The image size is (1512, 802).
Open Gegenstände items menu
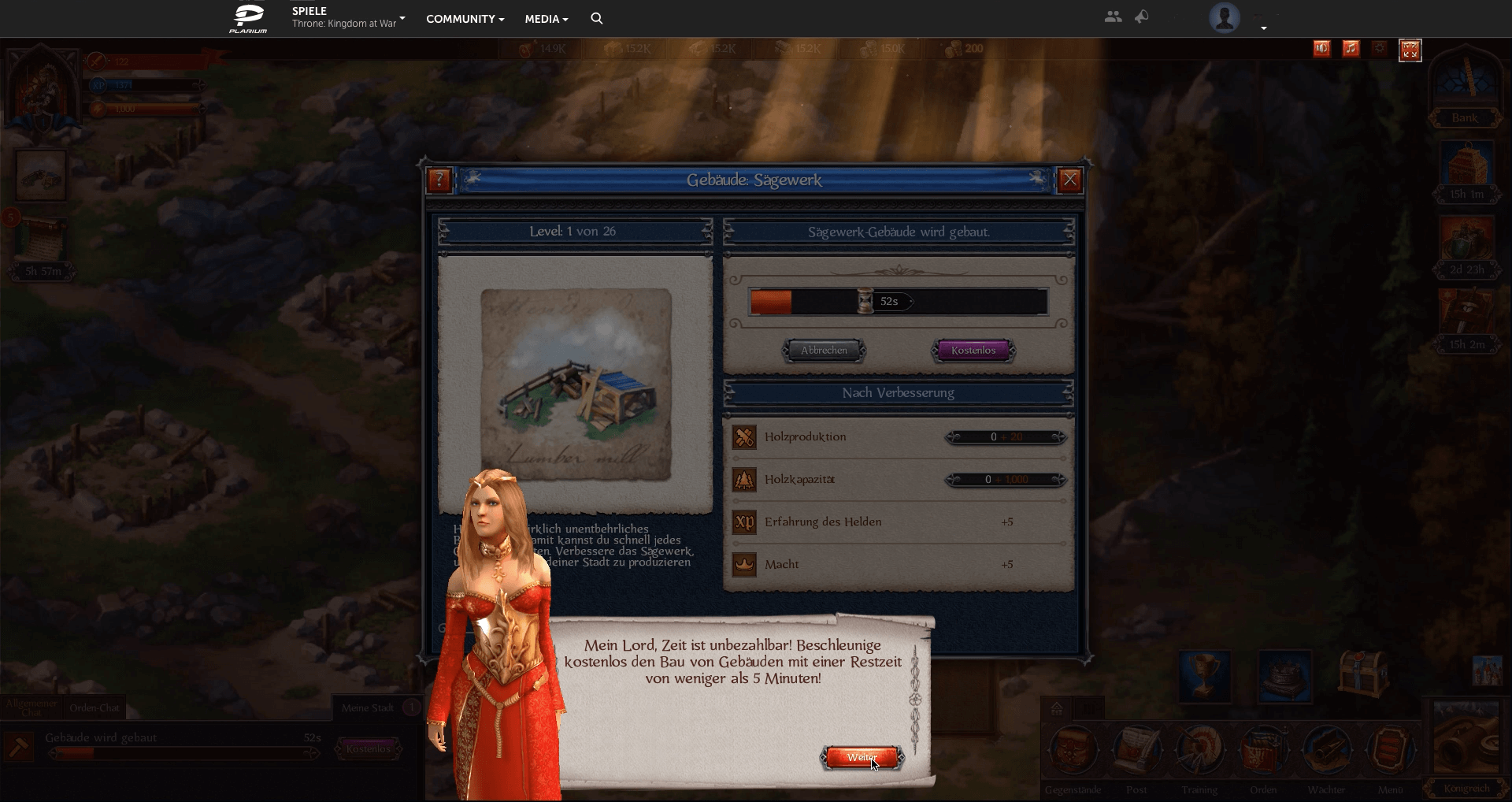coord(1073,752)
